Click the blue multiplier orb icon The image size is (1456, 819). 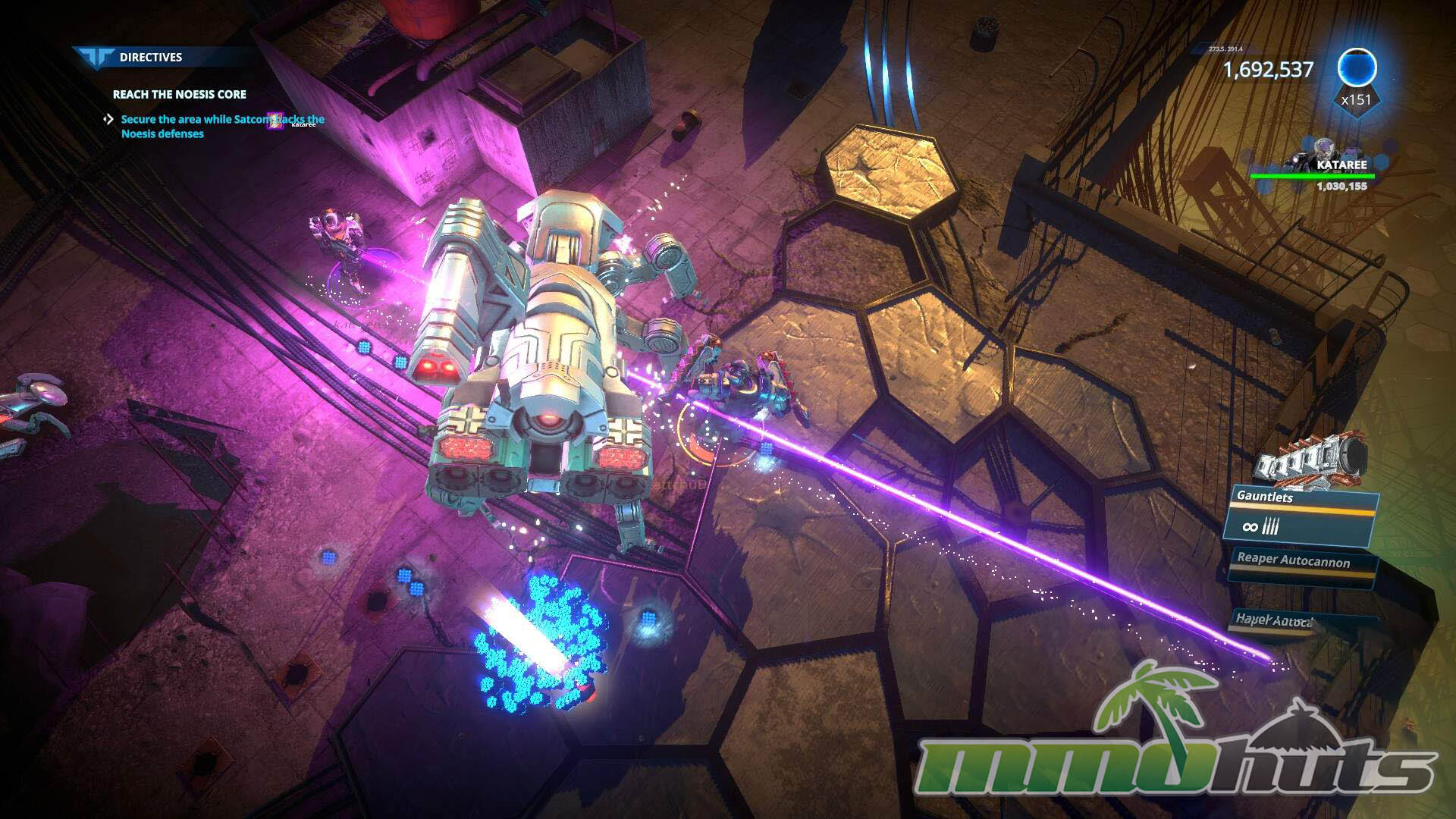click(1356, 69)
